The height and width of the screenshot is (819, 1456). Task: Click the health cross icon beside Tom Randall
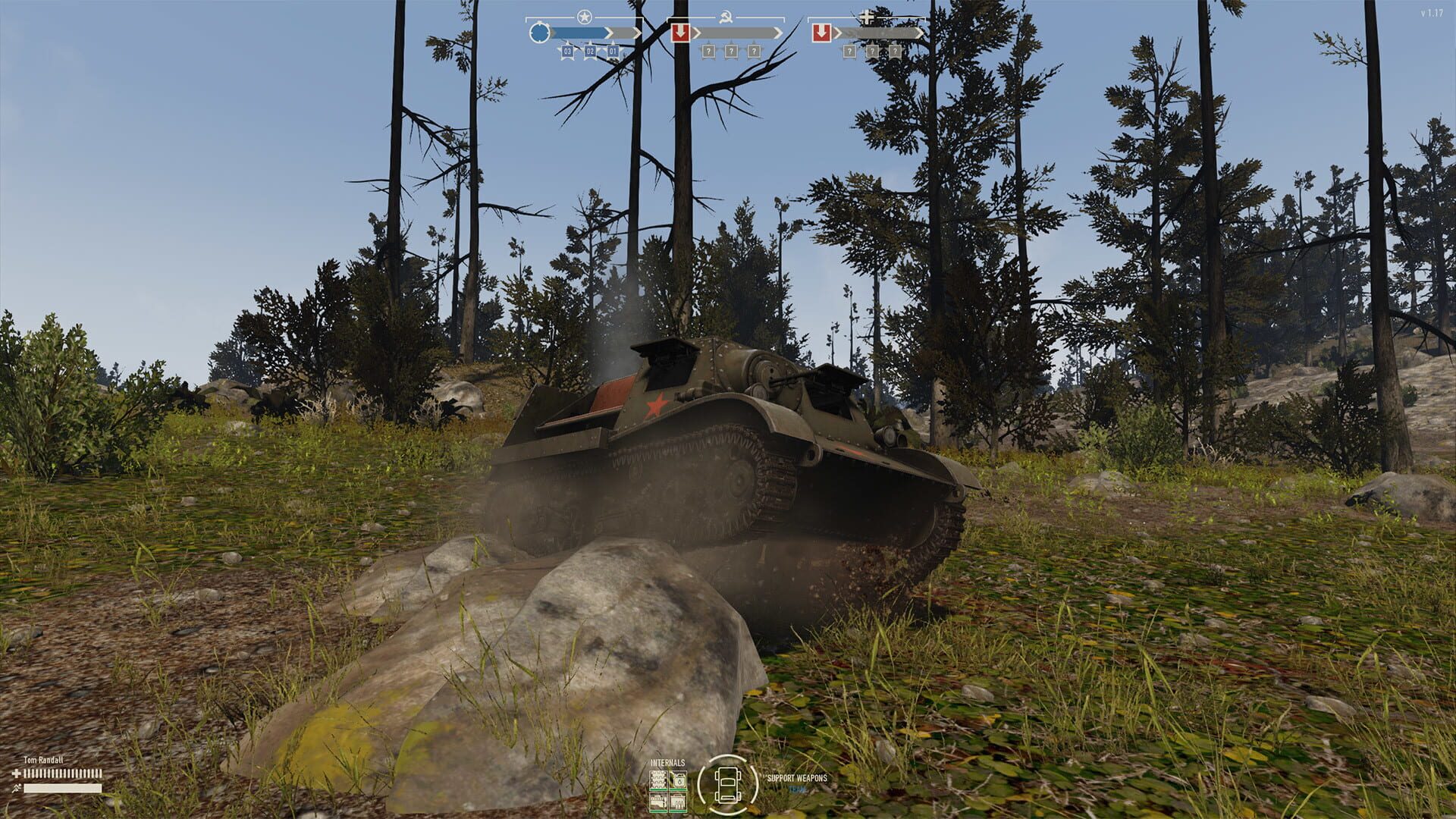(x=16, y=773)
